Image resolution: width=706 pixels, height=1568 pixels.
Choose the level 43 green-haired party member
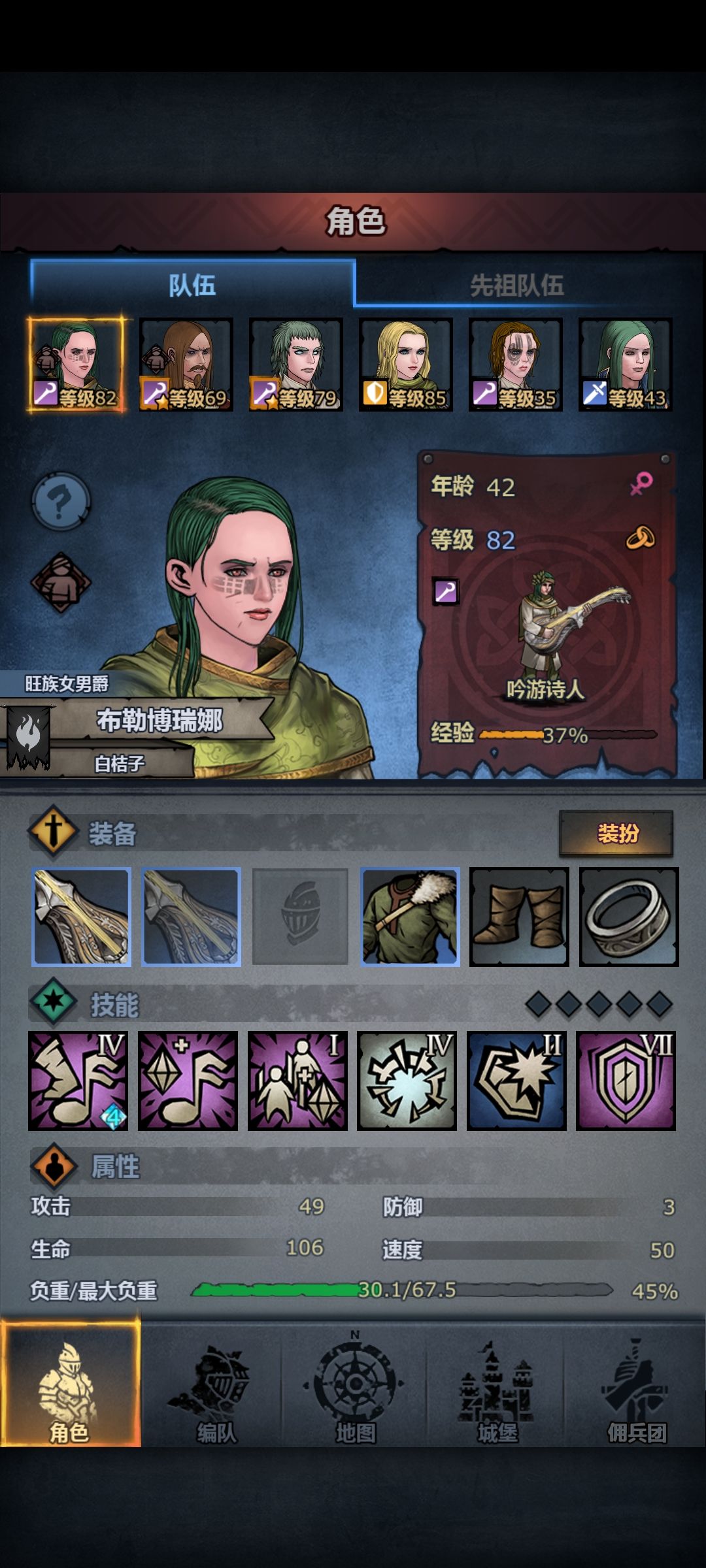[x=626, y=364]
